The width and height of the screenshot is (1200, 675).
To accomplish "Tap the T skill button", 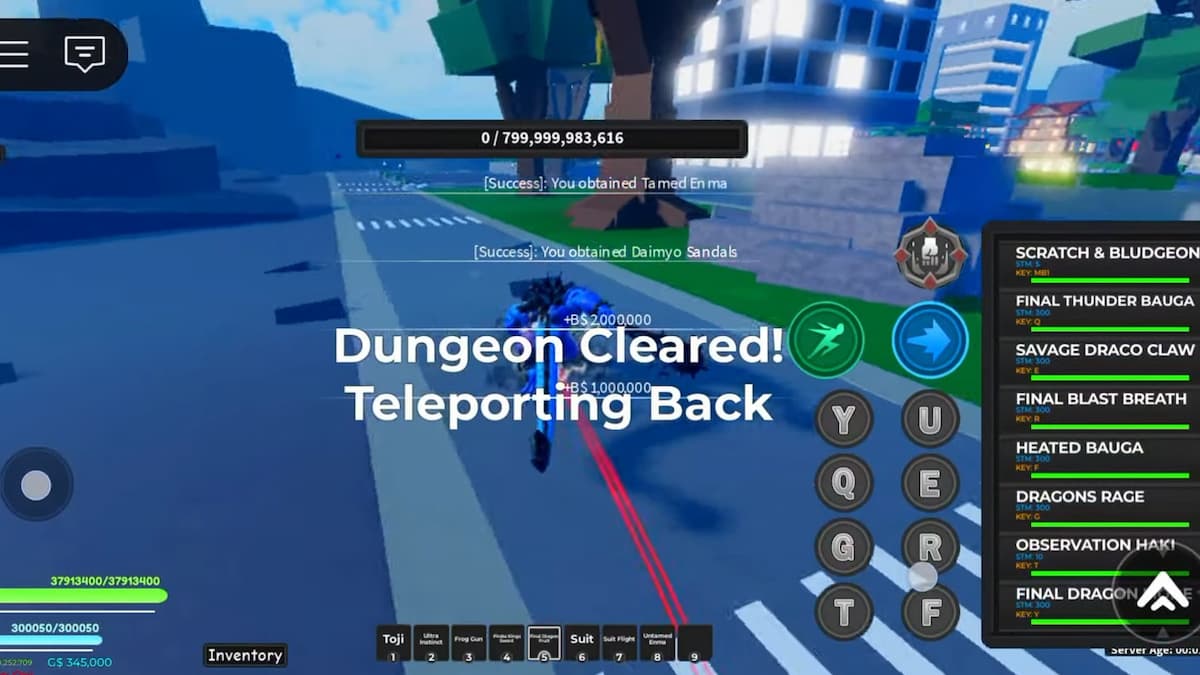I will point(845,611).
